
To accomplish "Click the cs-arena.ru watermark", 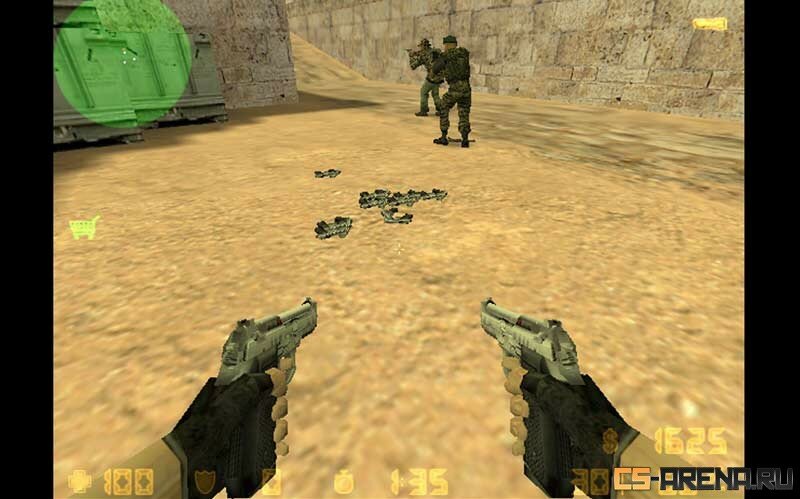I will click(703, 478).
